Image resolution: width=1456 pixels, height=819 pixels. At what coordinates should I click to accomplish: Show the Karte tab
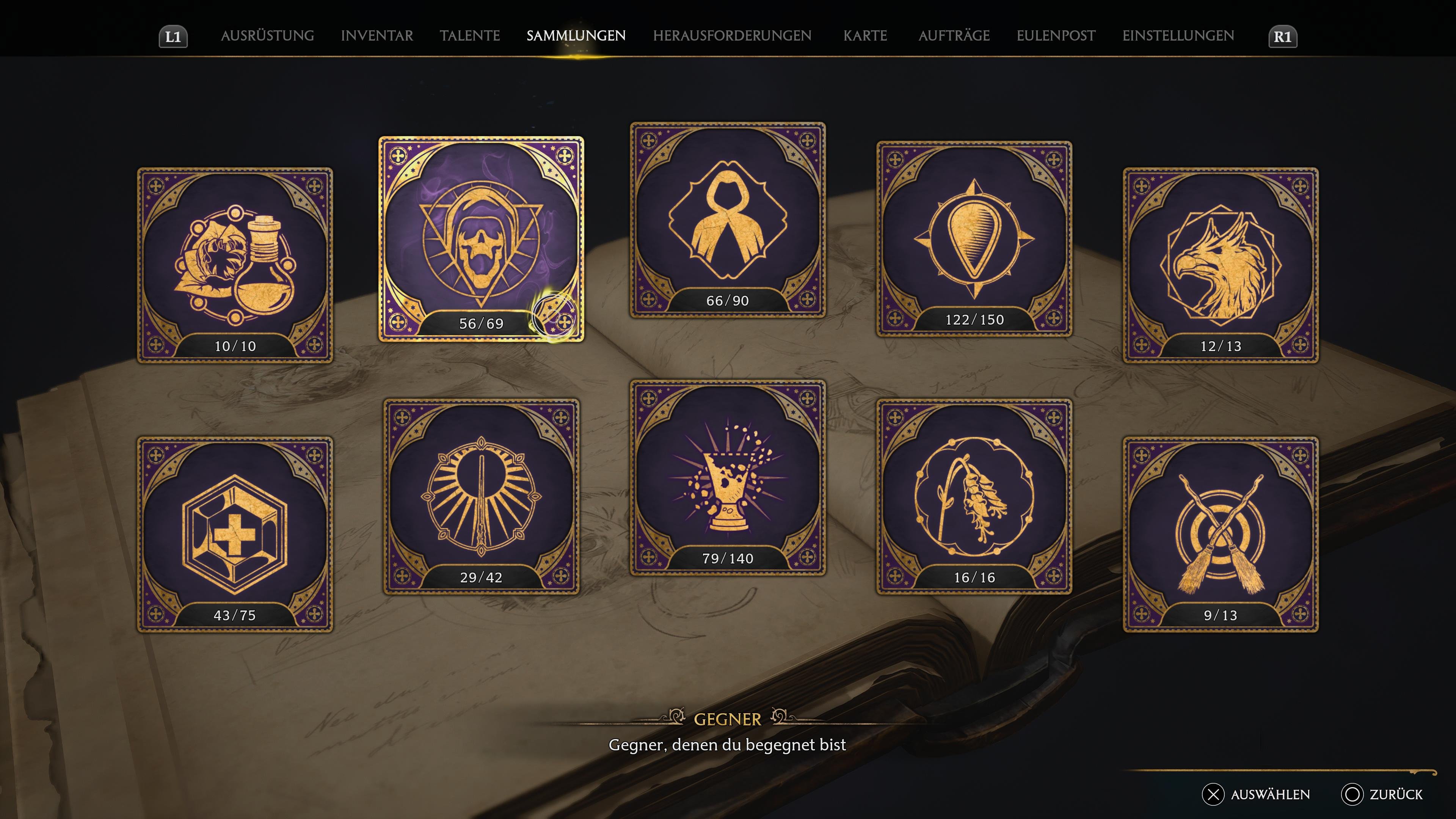click(x=865, y=36)
